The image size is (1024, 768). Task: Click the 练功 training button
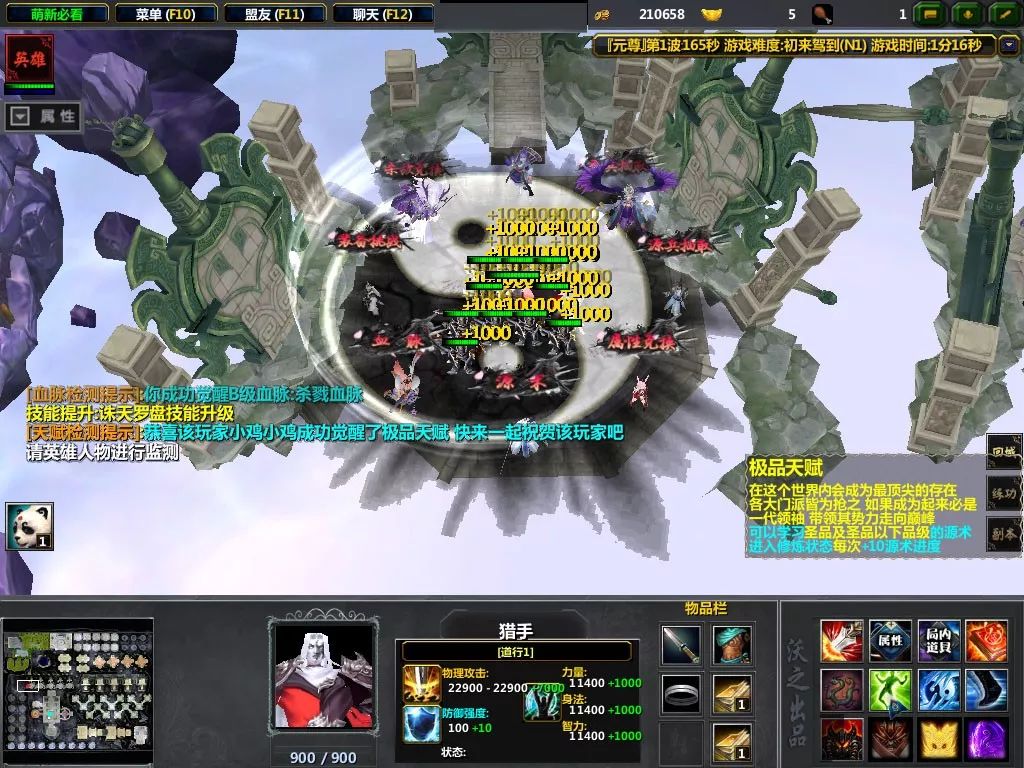point(1004,493)
